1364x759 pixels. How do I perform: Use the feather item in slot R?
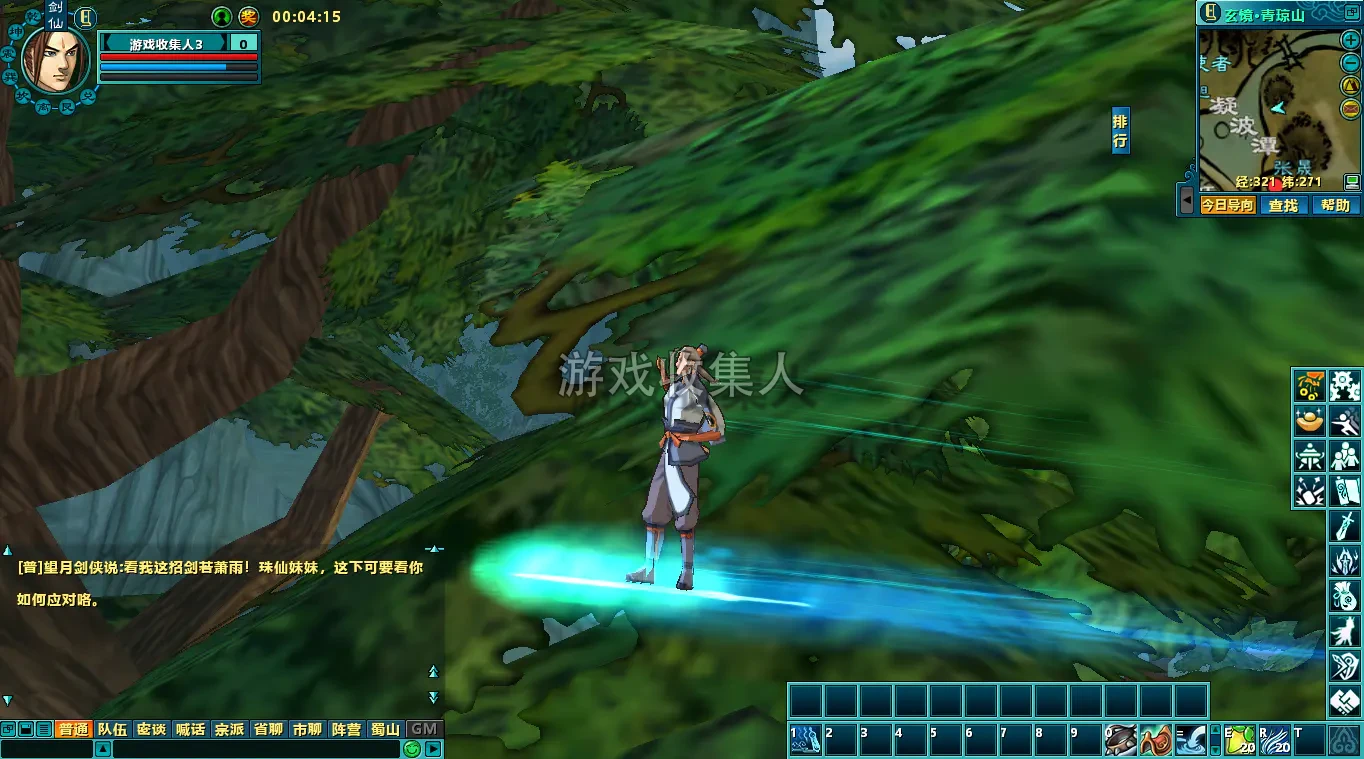(x=1274, y=740)
